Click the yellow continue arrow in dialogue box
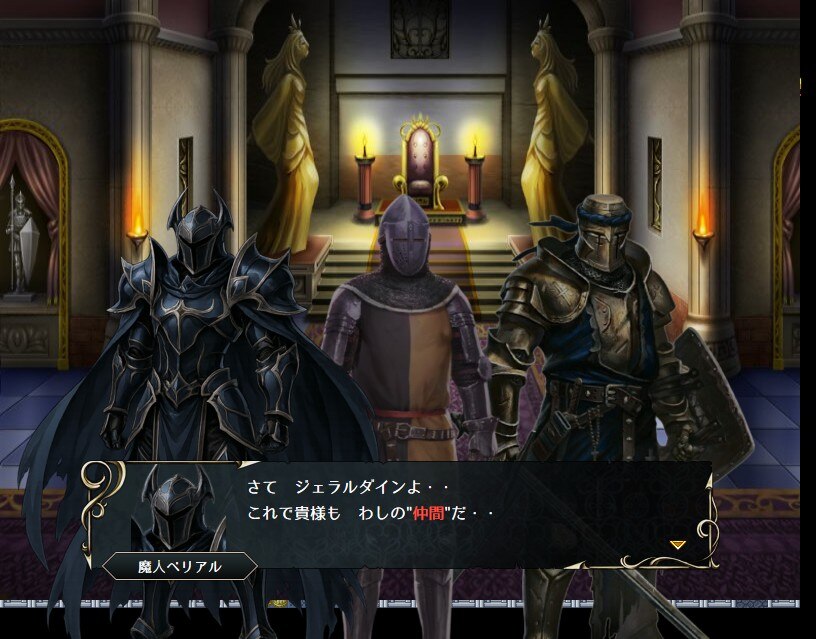This screenshot has width=816, height=639. pyautogui.click(x=677, y=544)
